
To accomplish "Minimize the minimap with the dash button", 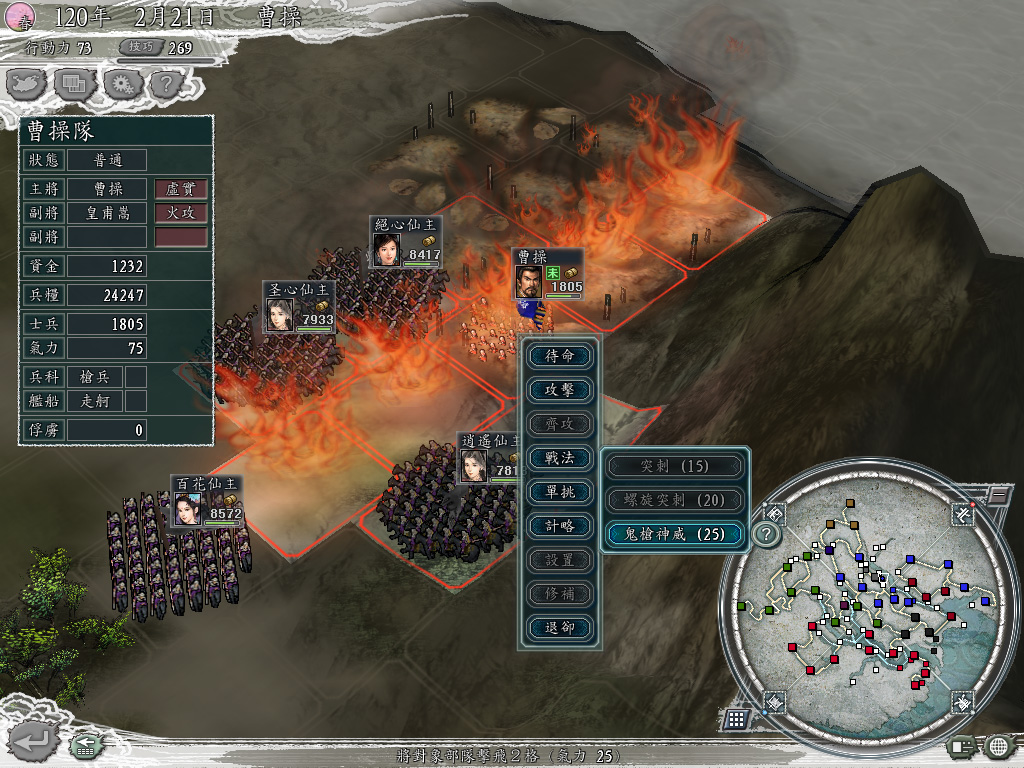I will 999,495.
